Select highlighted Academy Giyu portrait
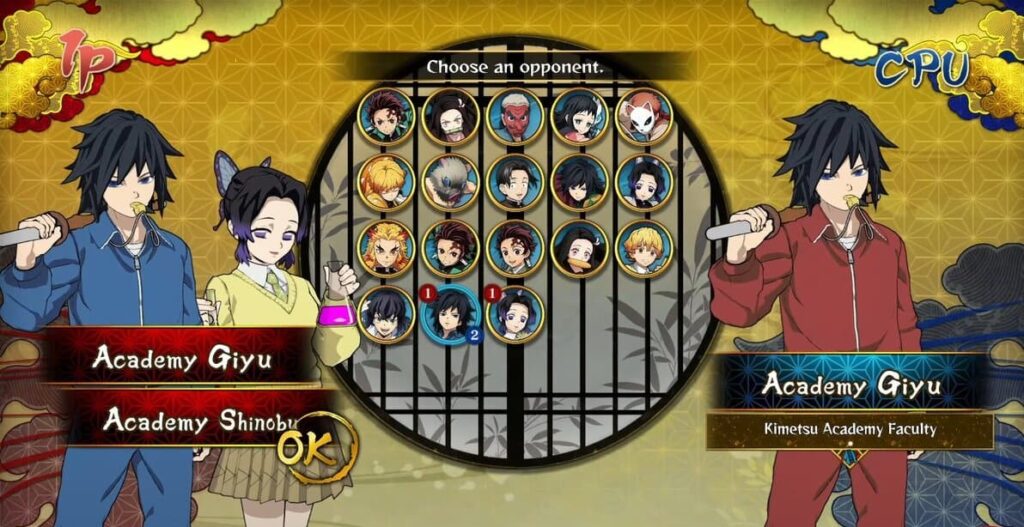Viewport: 1024px width, 527px height. point(450,314)
